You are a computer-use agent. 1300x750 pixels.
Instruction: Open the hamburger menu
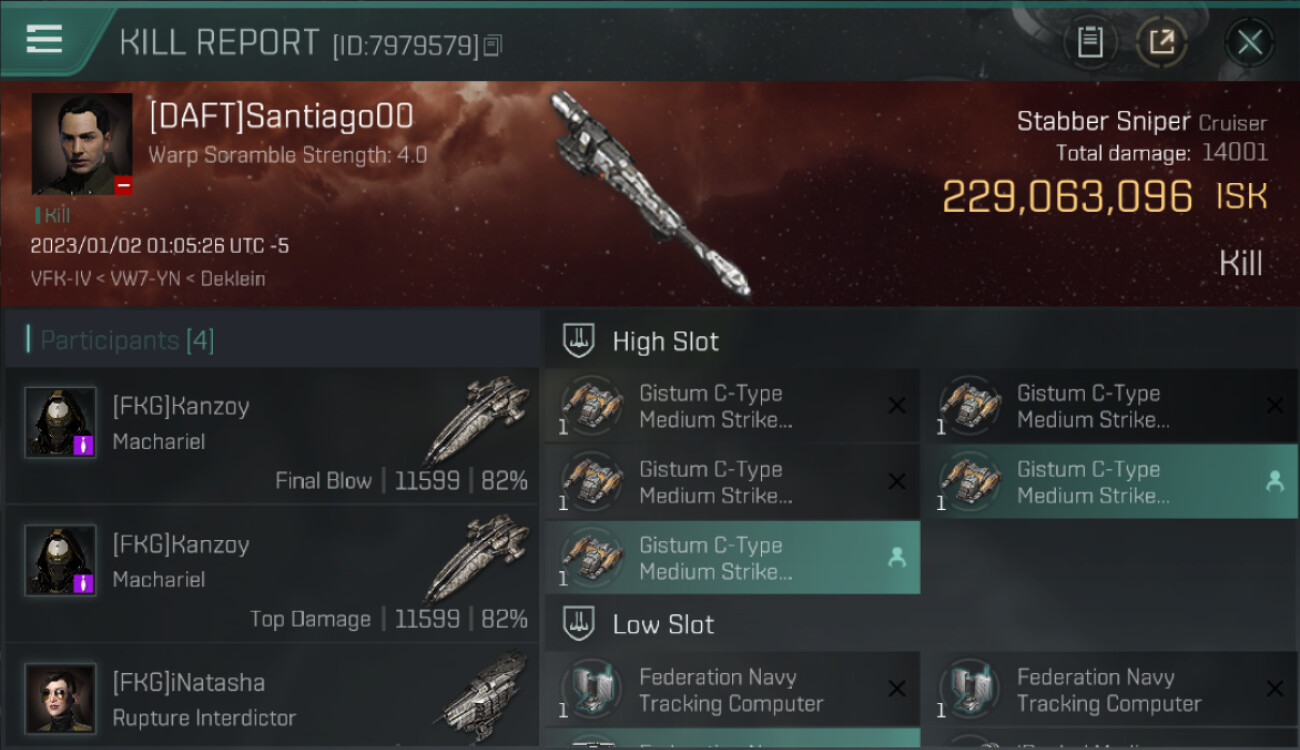pyautogui.click(x=45, y=40)
